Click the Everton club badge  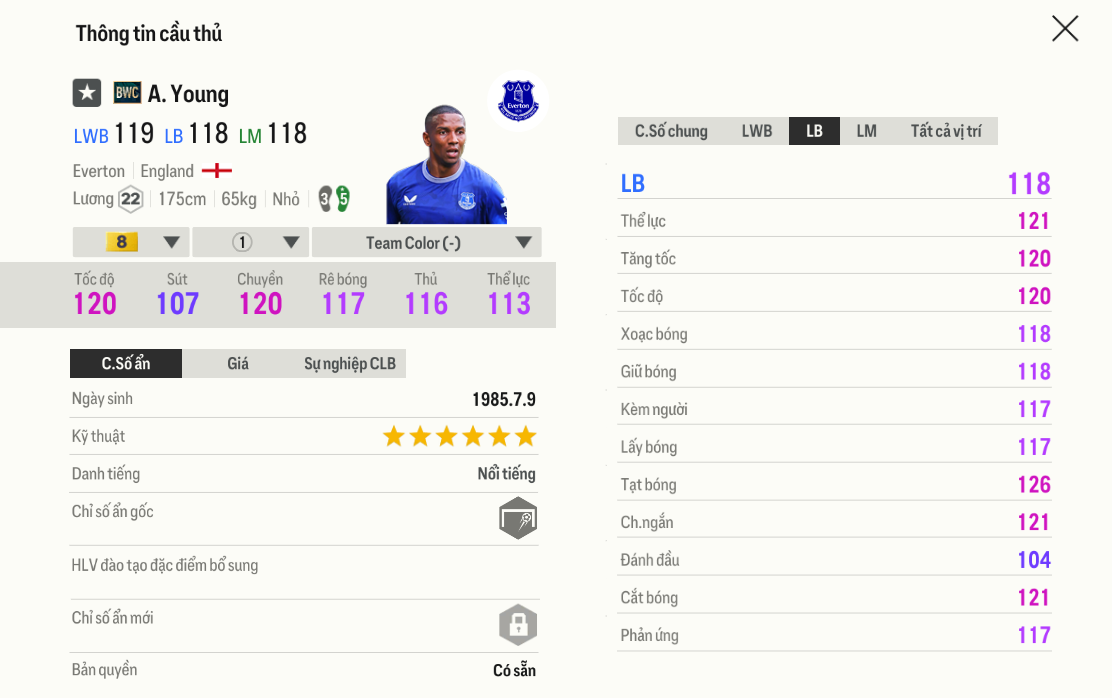pos(518,101)
